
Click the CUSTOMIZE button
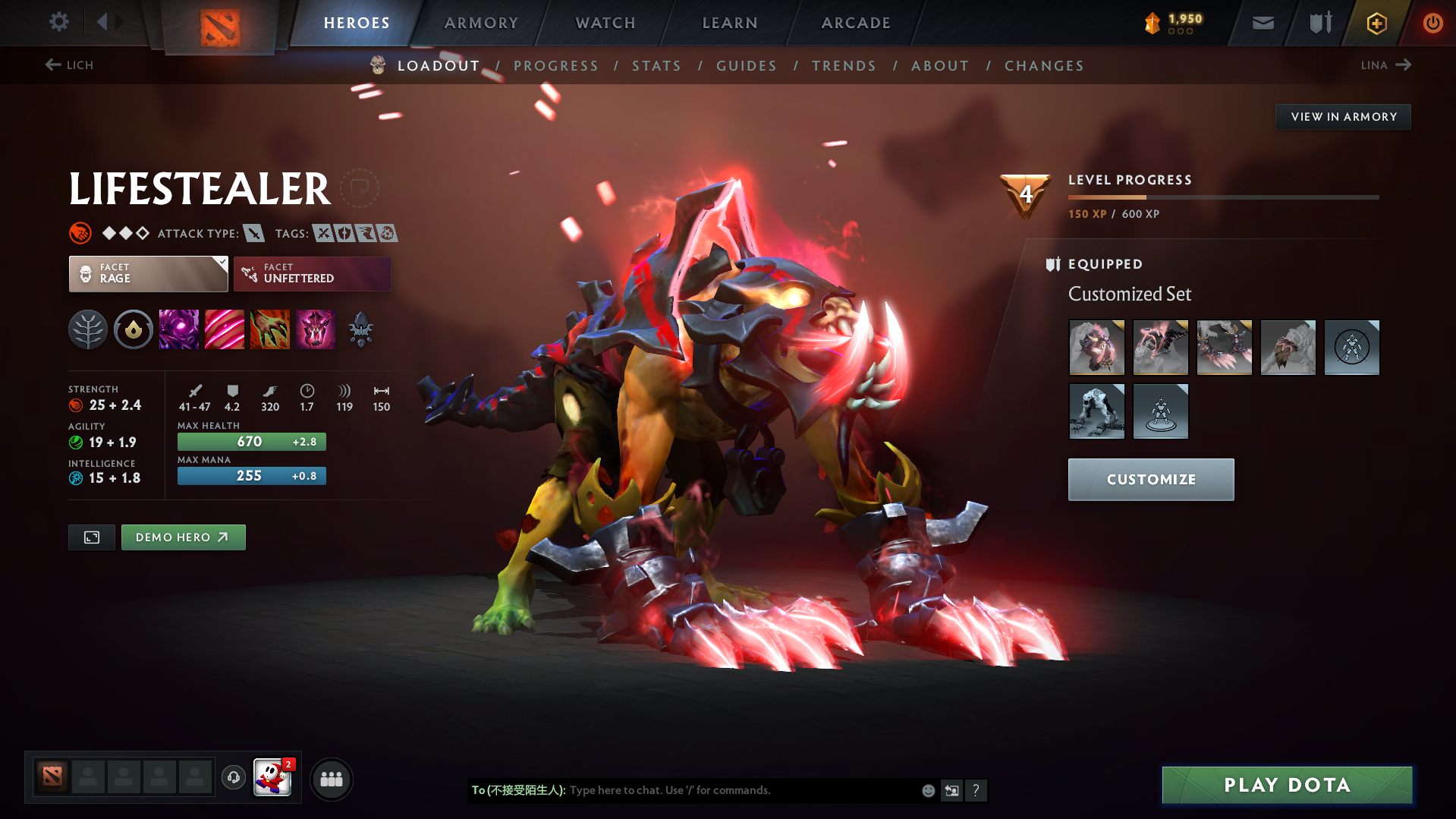point(1150,479)
